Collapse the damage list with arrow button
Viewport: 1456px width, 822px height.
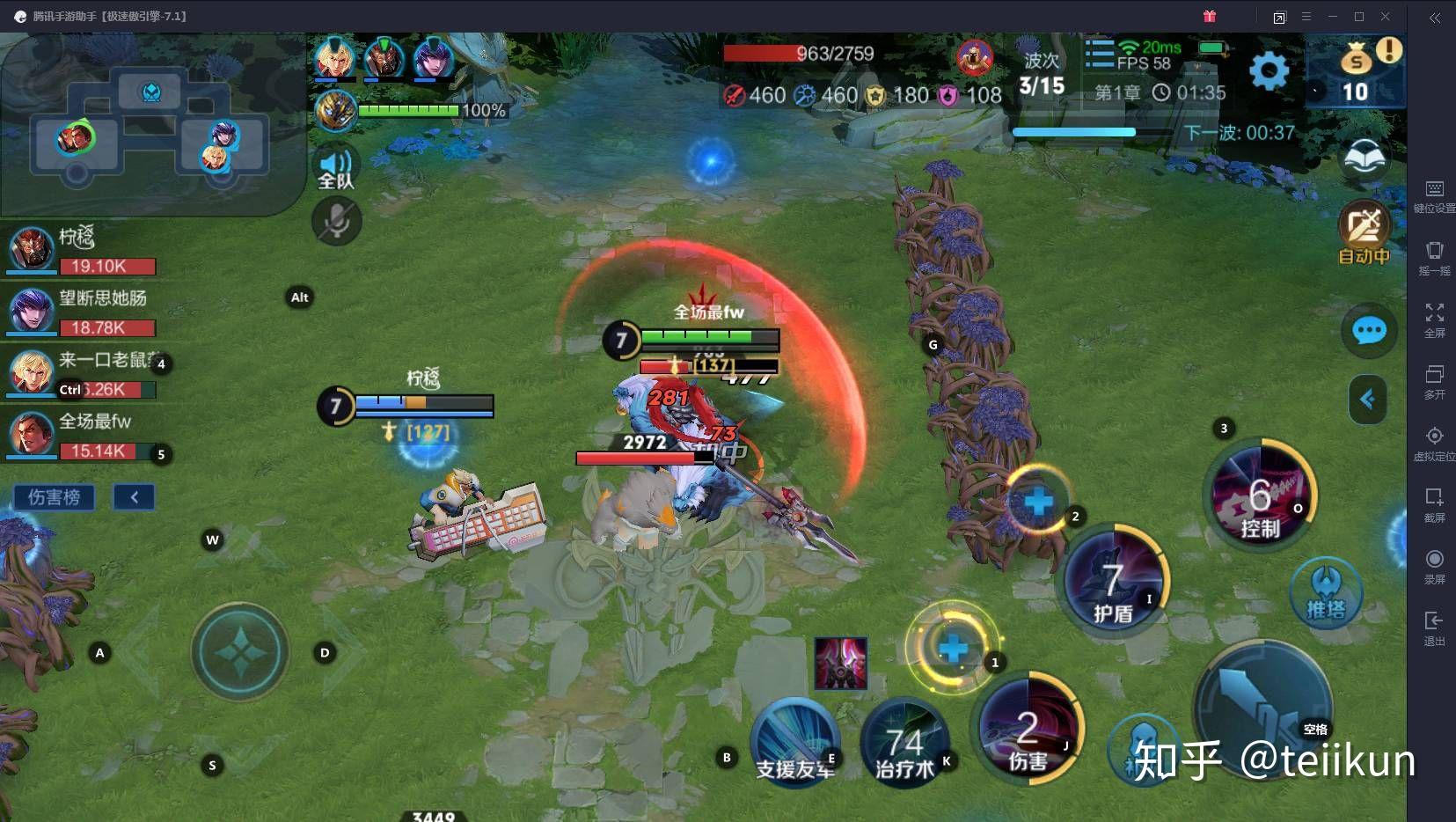134,497
